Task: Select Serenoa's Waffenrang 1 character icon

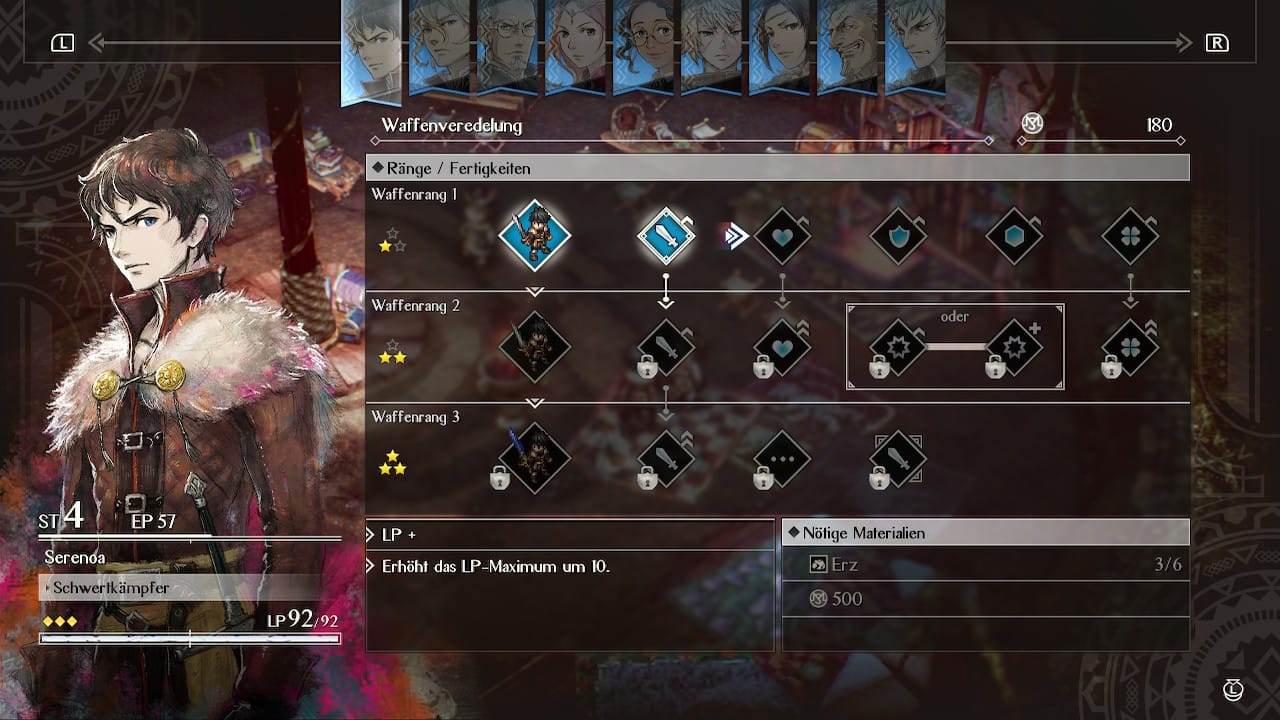Action: pyautogui.click(x=534, y=237)
